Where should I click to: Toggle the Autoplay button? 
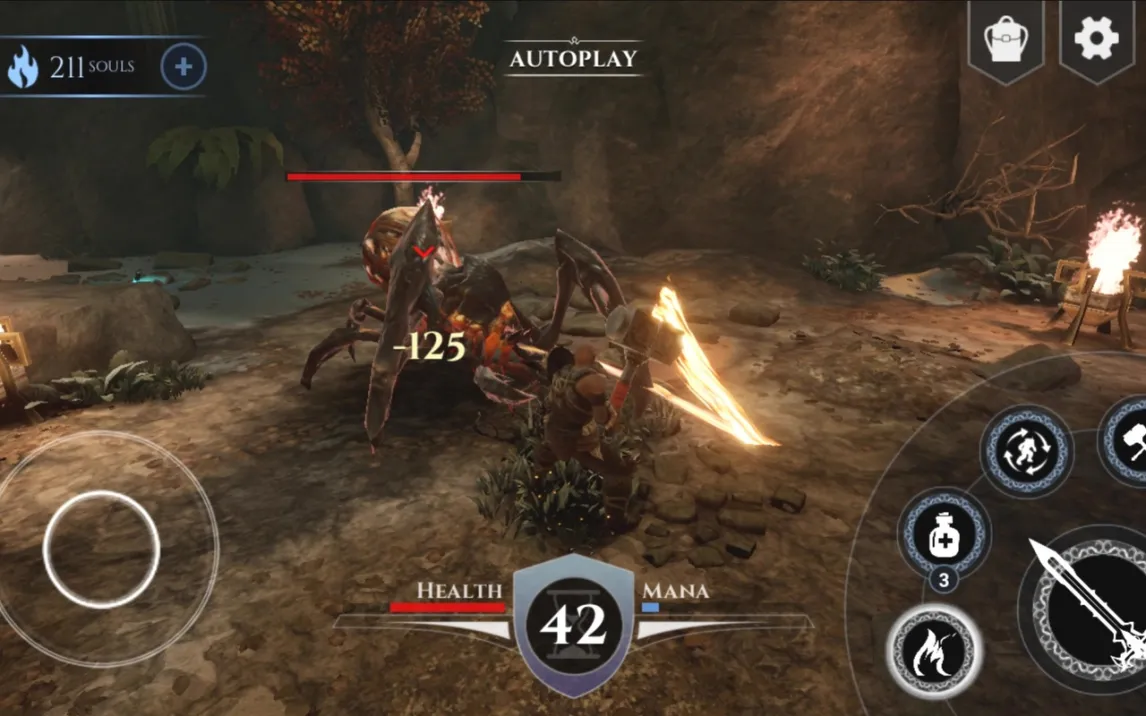[x=573, y=58]
